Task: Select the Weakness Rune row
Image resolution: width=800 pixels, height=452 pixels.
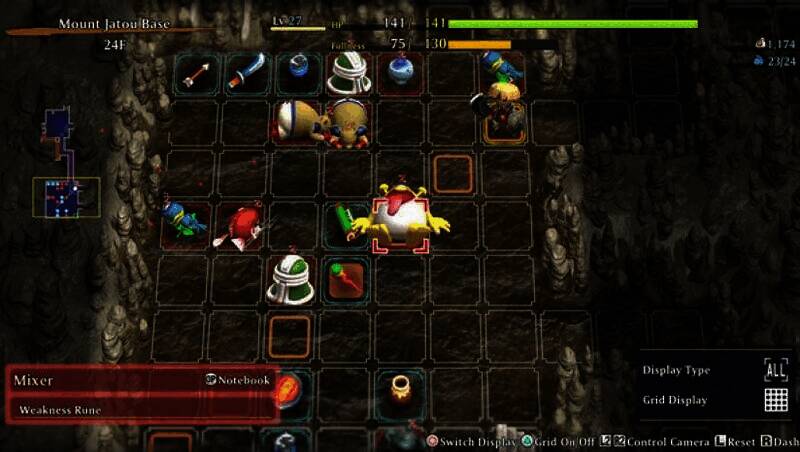Action: 140,410
